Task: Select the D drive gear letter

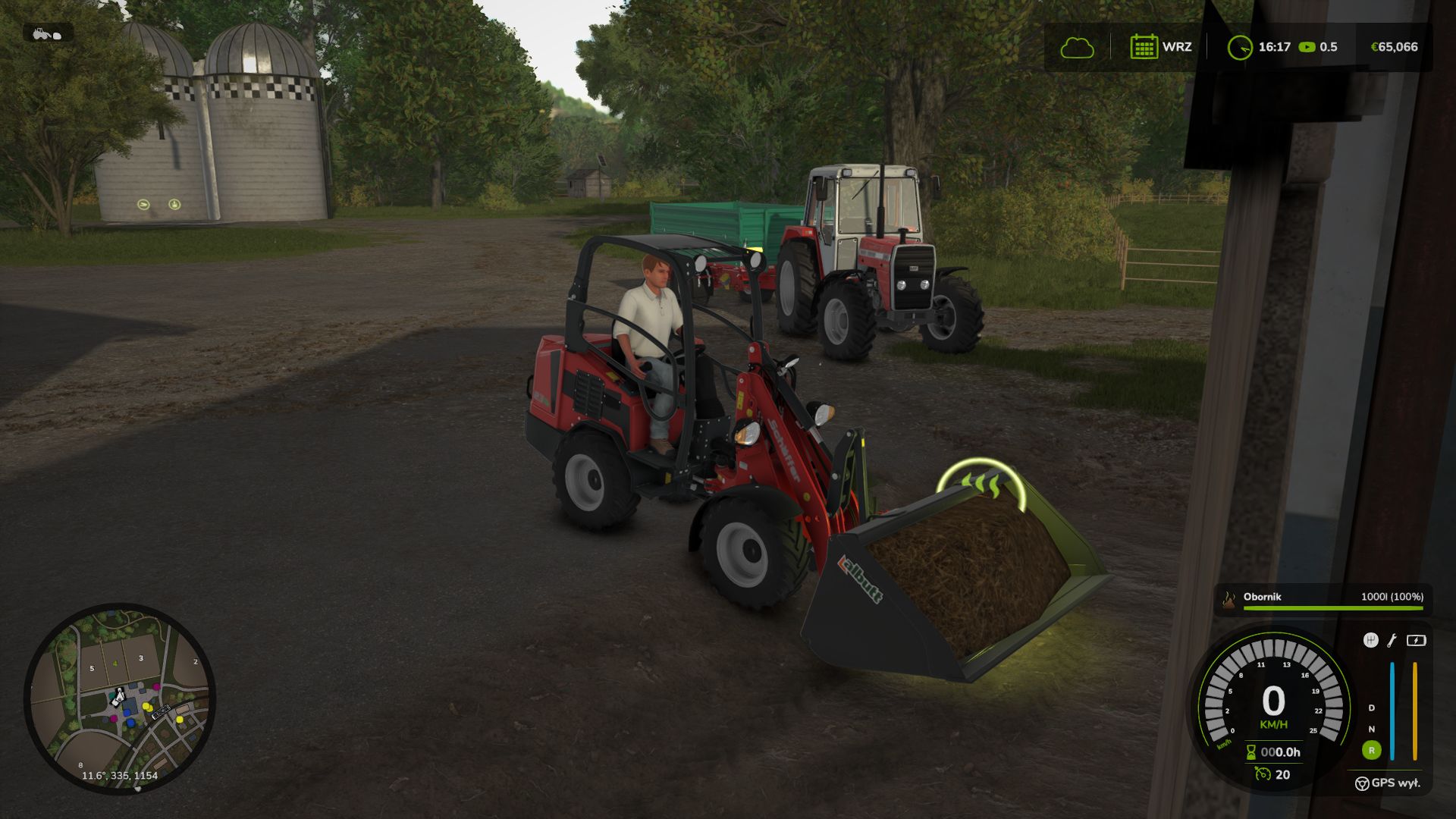Action: tap(1371, 708)
